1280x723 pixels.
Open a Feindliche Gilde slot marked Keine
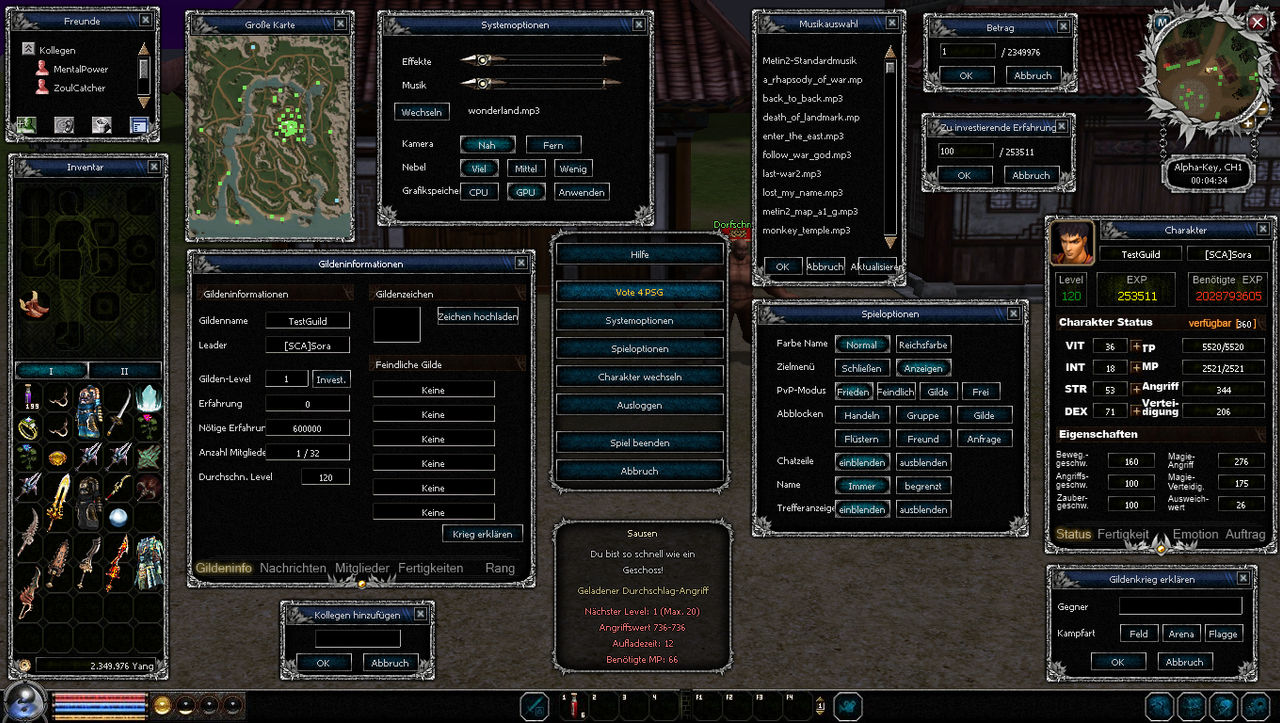(433, 388)
